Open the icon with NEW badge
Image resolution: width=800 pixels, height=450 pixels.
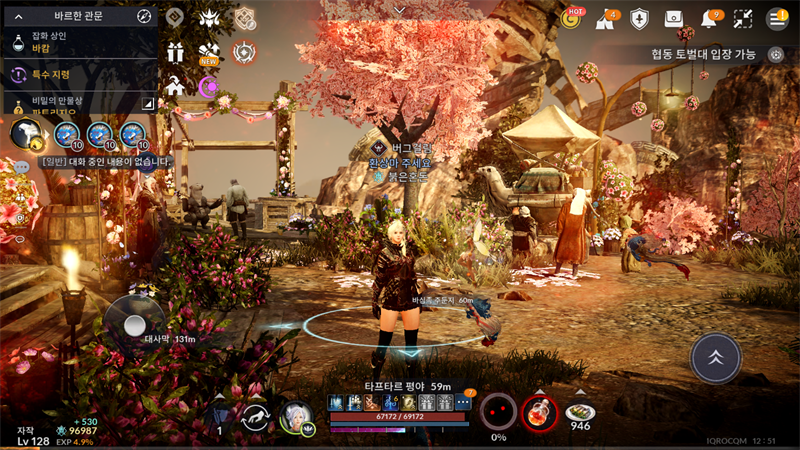point(210,52)
